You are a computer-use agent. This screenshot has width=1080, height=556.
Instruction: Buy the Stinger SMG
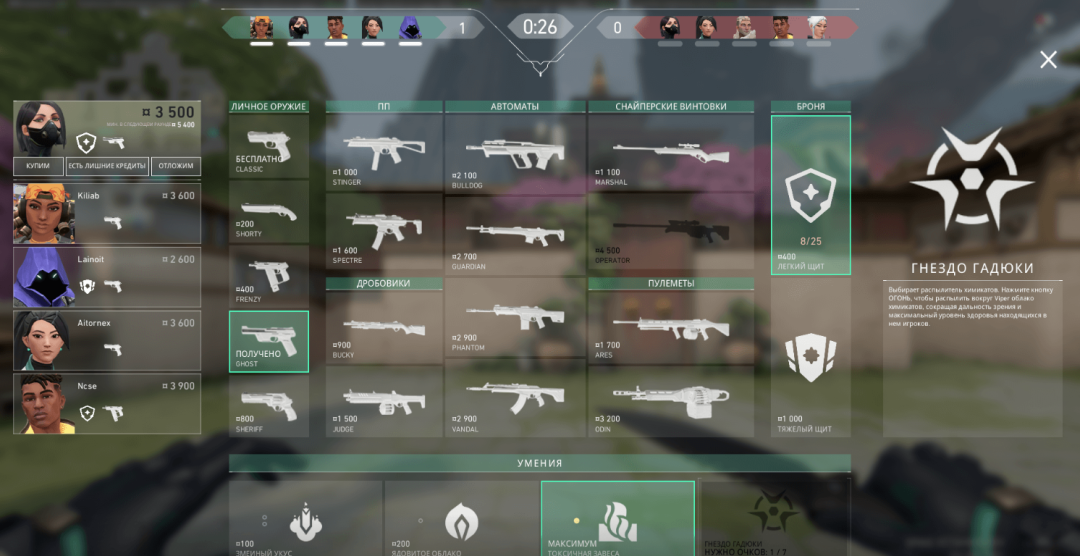pyautogui.click(x=384, y=152)
